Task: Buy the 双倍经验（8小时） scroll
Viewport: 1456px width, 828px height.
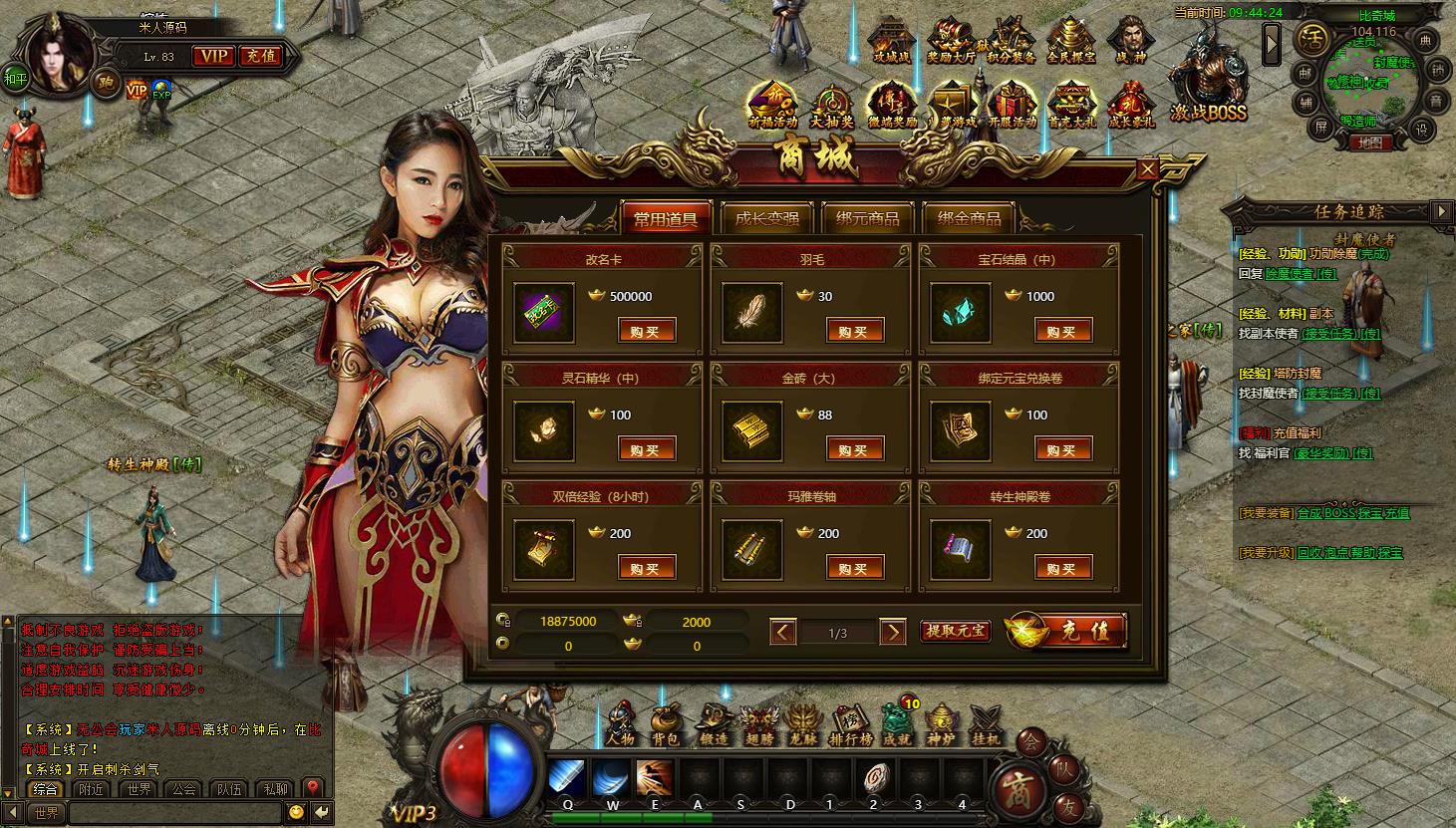Action: click(x=646, y=568)
